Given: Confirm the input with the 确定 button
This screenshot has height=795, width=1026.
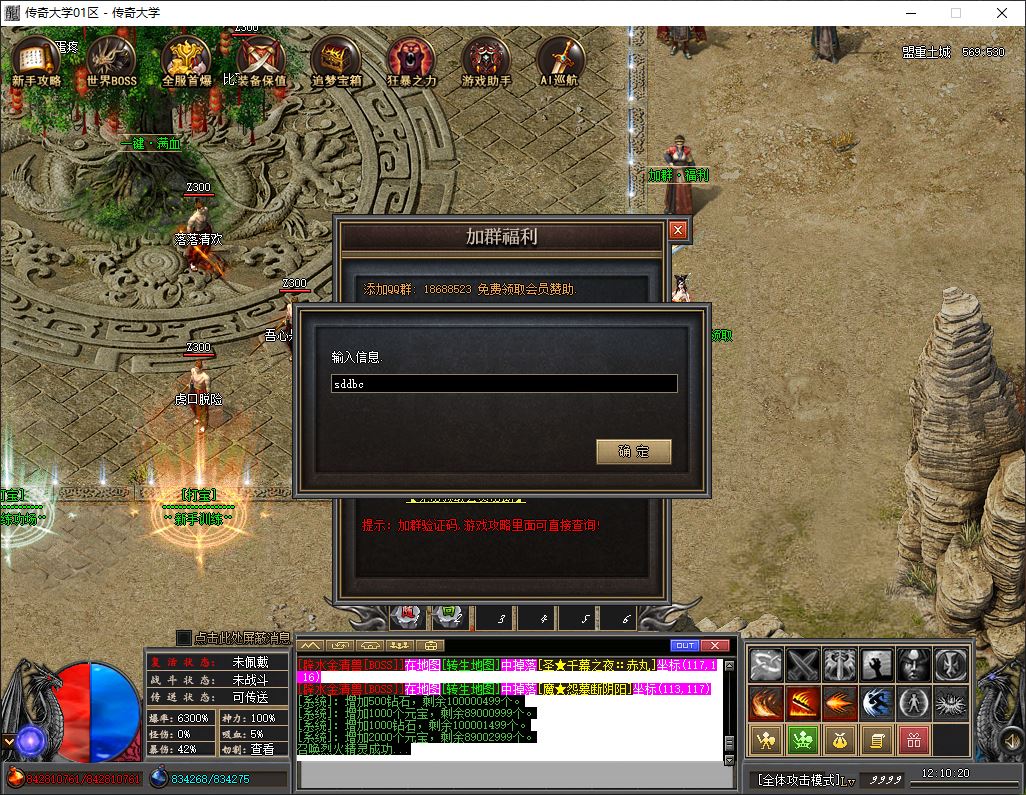Looking at the screenshot, I should (x=633, y=452).
